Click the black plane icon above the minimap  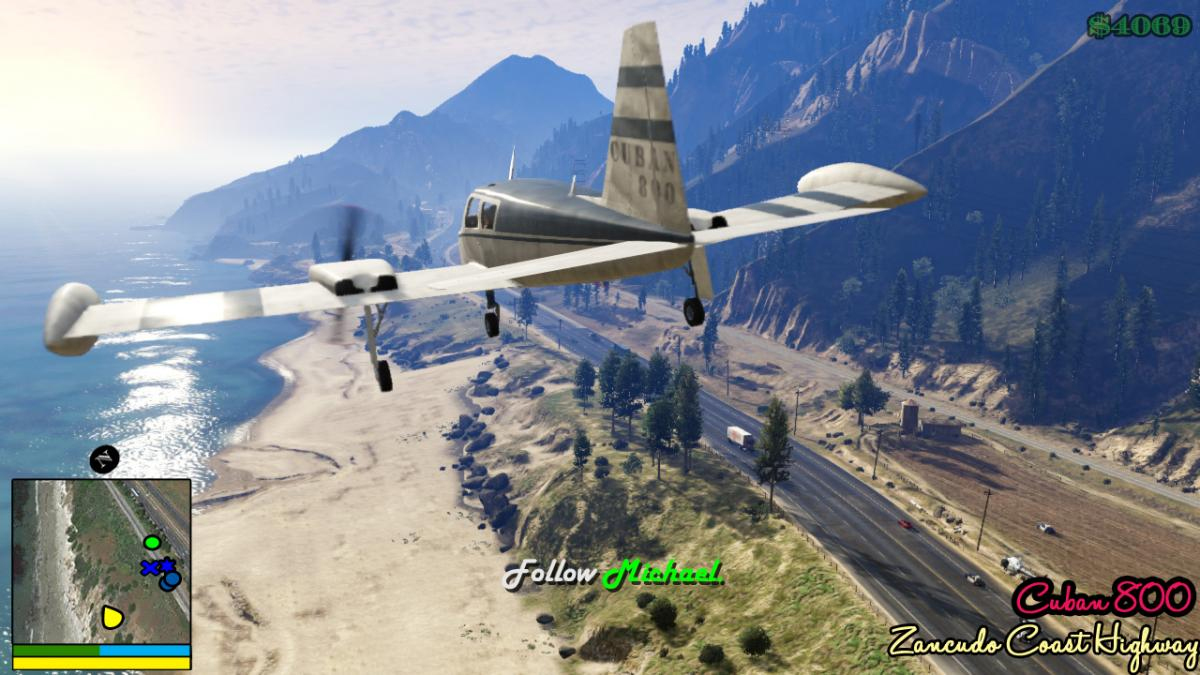(x=104, y=459)
